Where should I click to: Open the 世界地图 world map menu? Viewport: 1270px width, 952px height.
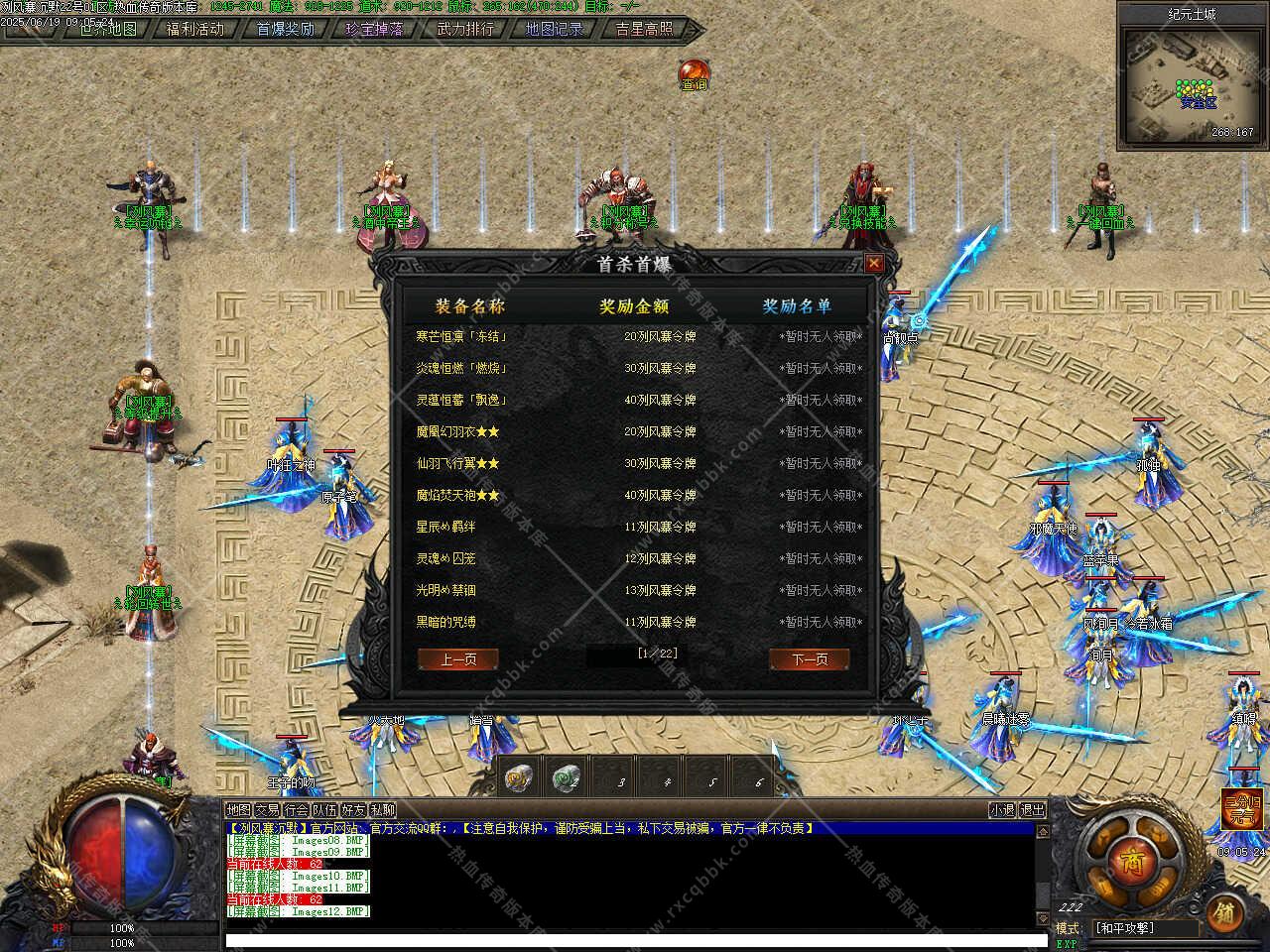click(107, 29)
